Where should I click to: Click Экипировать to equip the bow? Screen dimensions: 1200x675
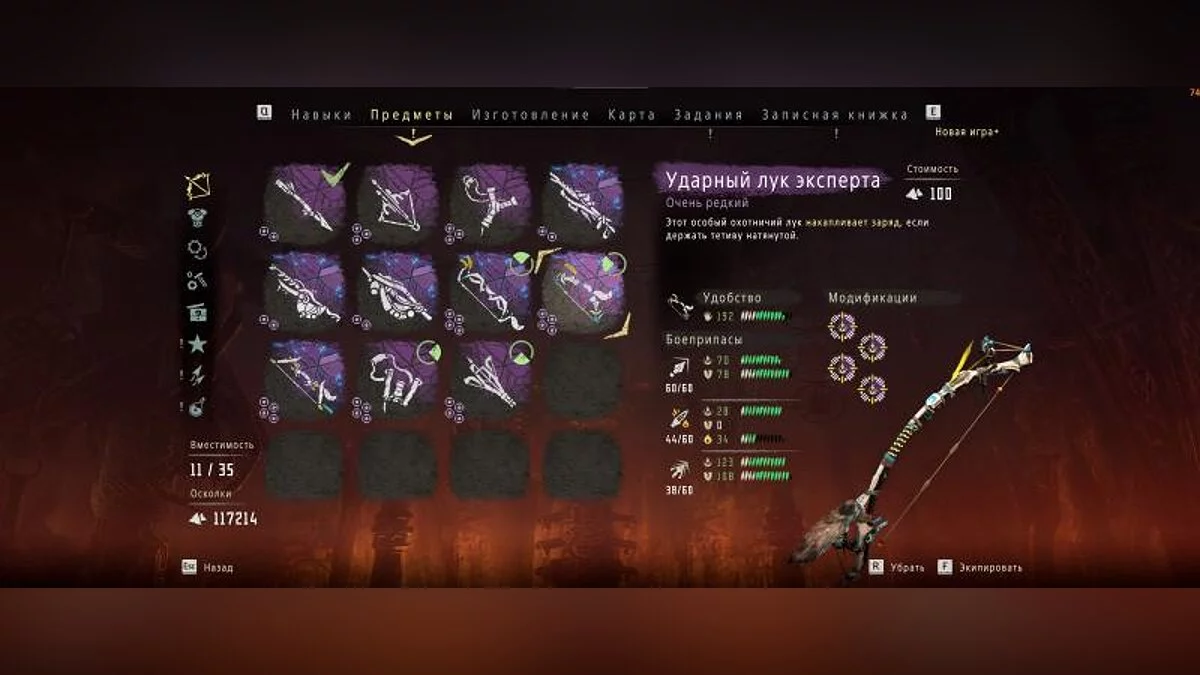tap(991, 568)
